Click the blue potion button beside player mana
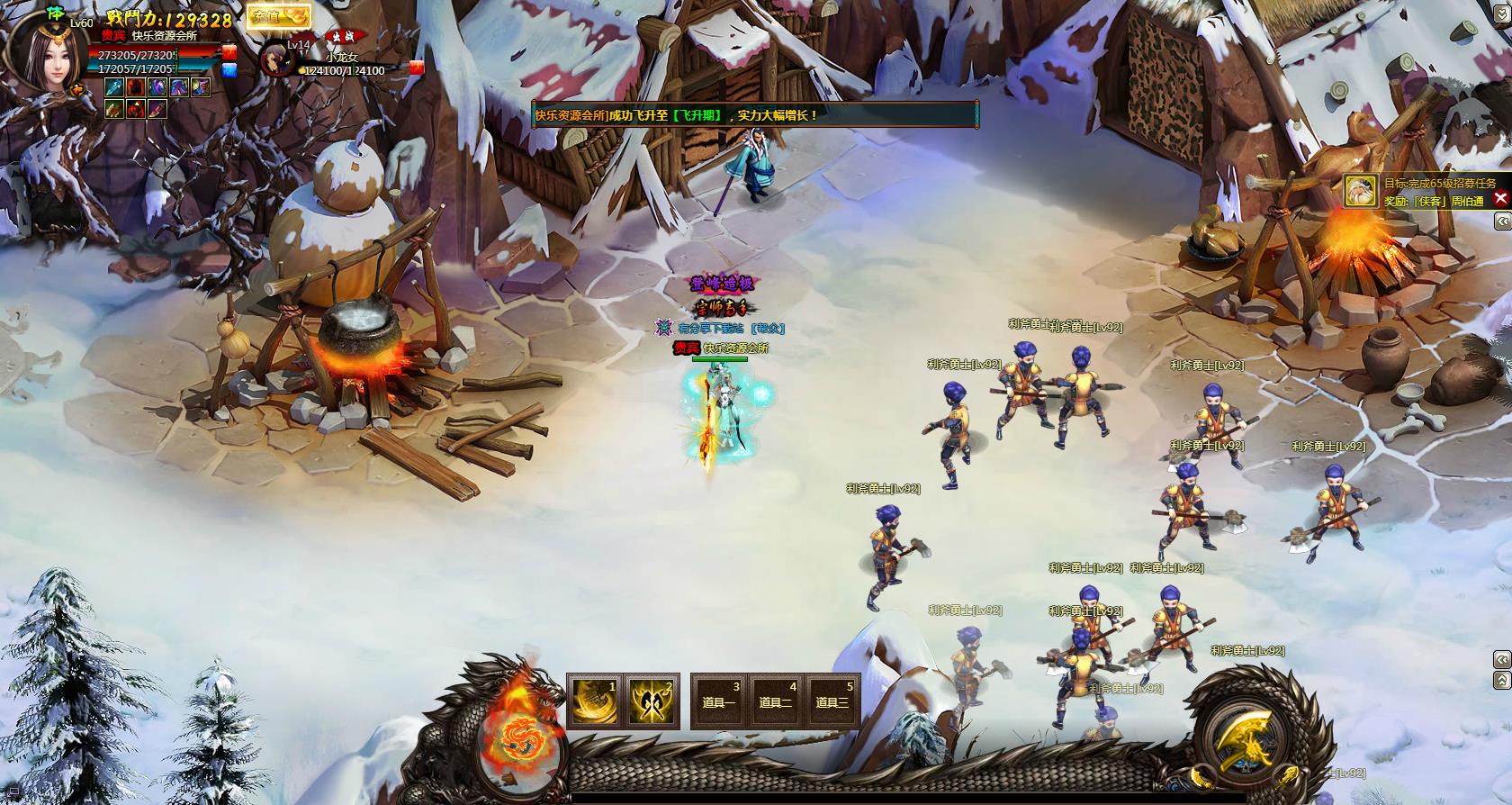 pyautogui.click(x=229, y=69)
